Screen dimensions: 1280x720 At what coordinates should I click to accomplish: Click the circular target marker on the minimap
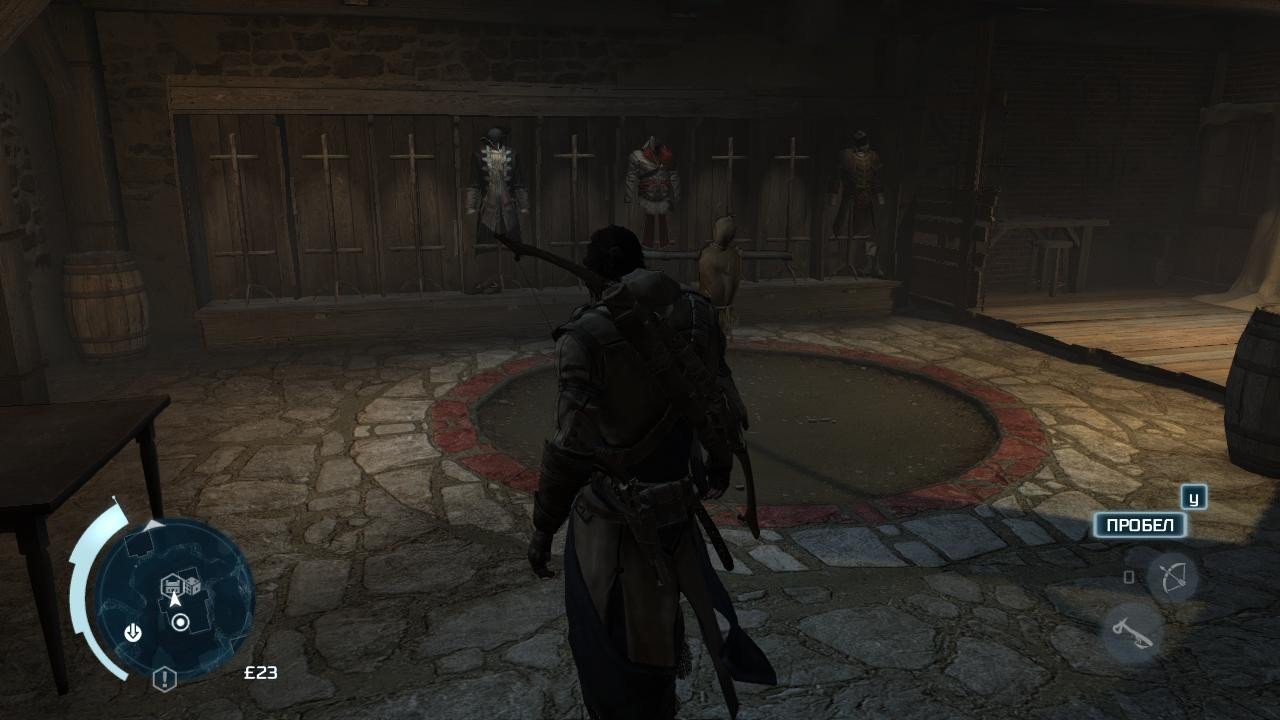[x=180, y=623]
